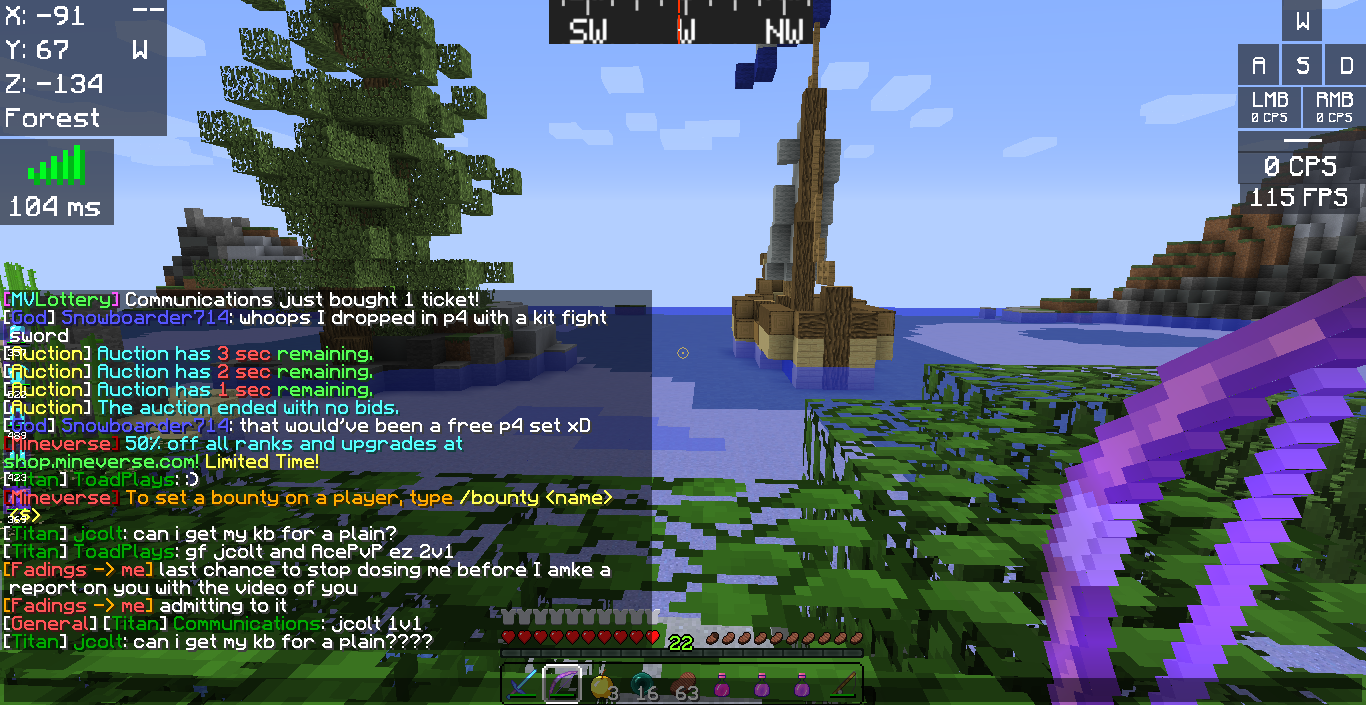Open the shop.mineverse.com link in chat
Viewport: 1366px width, 705px height.
tap(101, 462)
